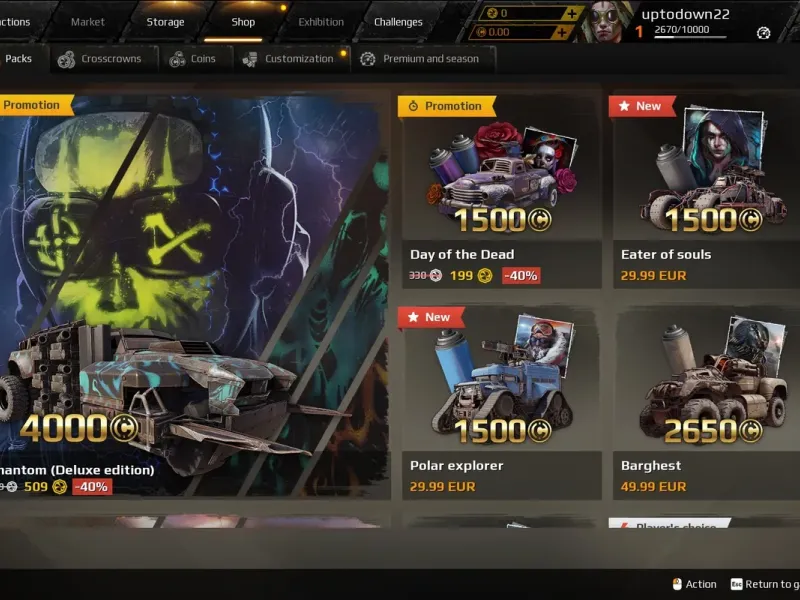Switch to the Storage tab

pos(165,22)
